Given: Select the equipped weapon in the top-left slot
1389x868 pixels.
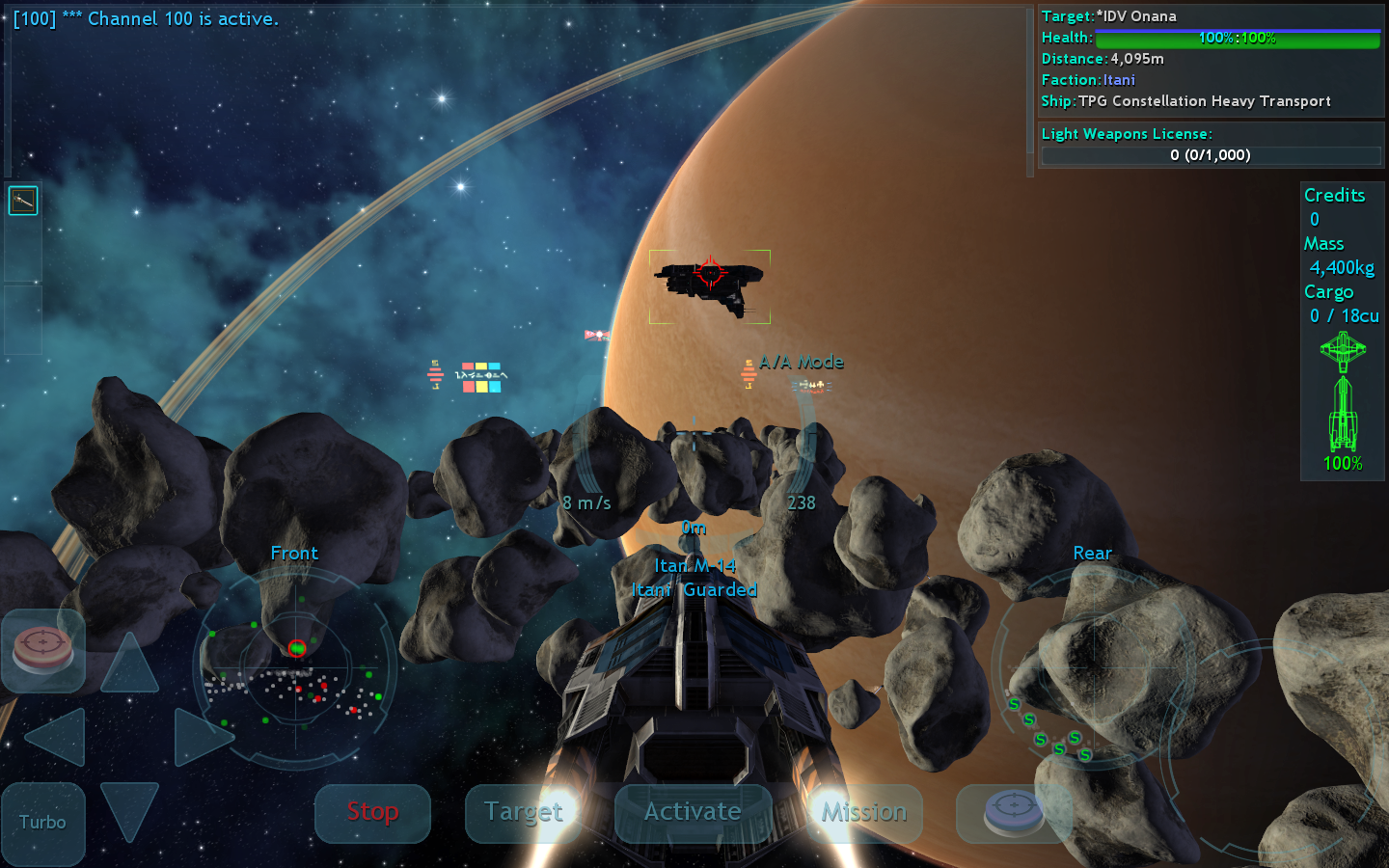Looking at the screenshot, I should click(x=23, y=201).
